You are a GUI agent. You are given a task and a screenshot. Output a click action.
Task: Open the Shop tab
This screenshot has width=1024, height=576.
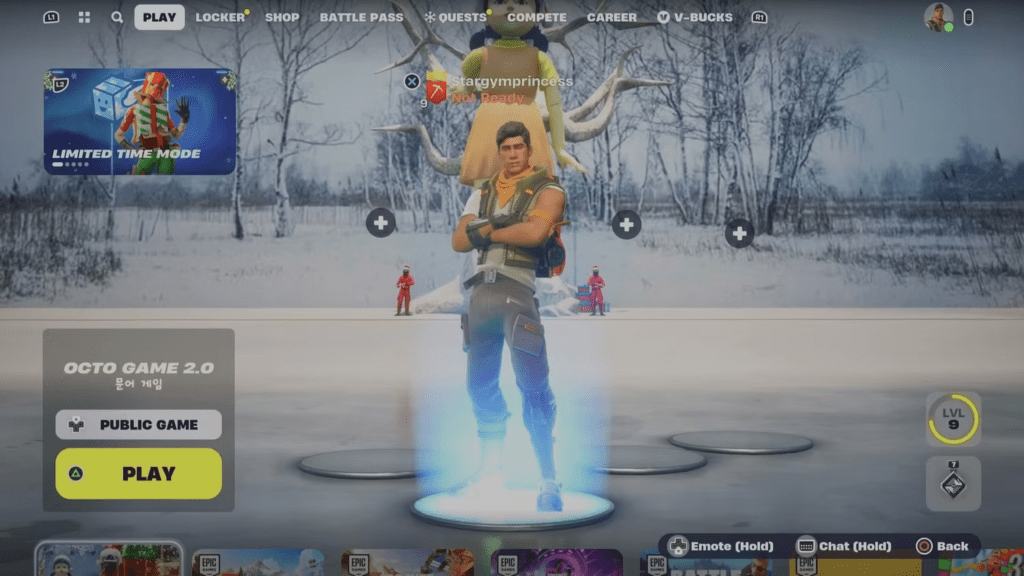[x=282, y=17]
